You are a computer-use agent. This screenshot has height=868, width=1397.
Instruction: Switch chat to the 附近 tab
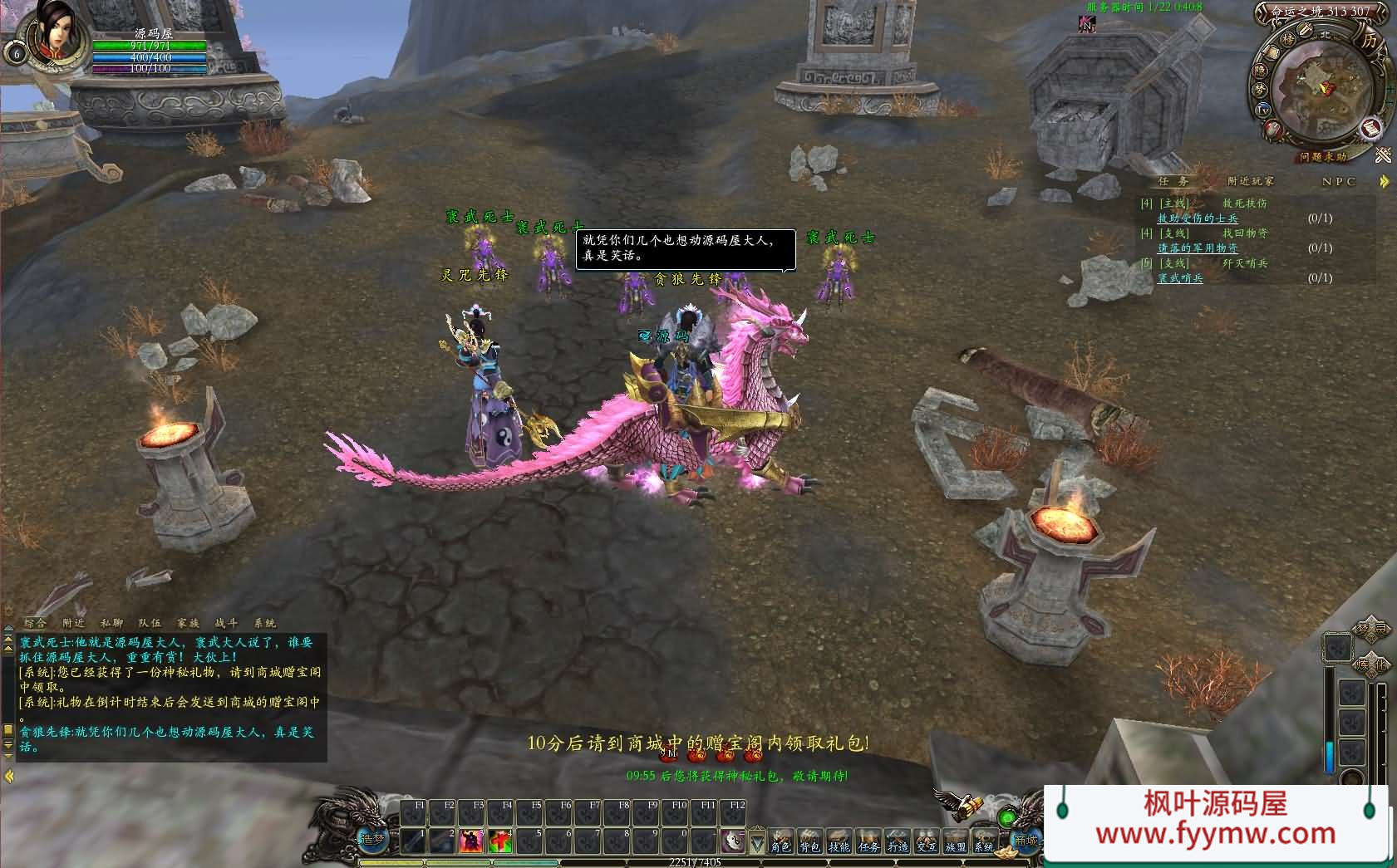pos(74,622)
